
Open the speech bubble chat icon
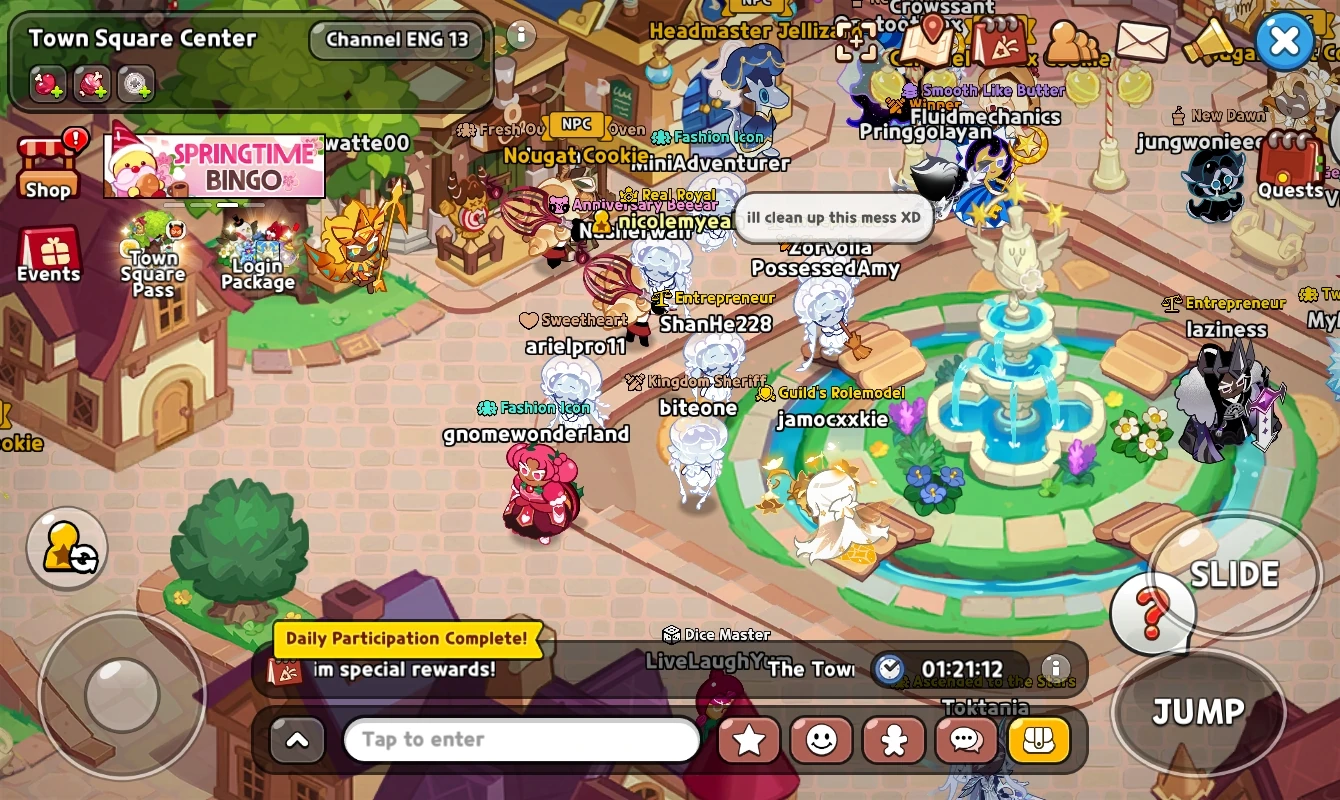click(x=966, y=740)
